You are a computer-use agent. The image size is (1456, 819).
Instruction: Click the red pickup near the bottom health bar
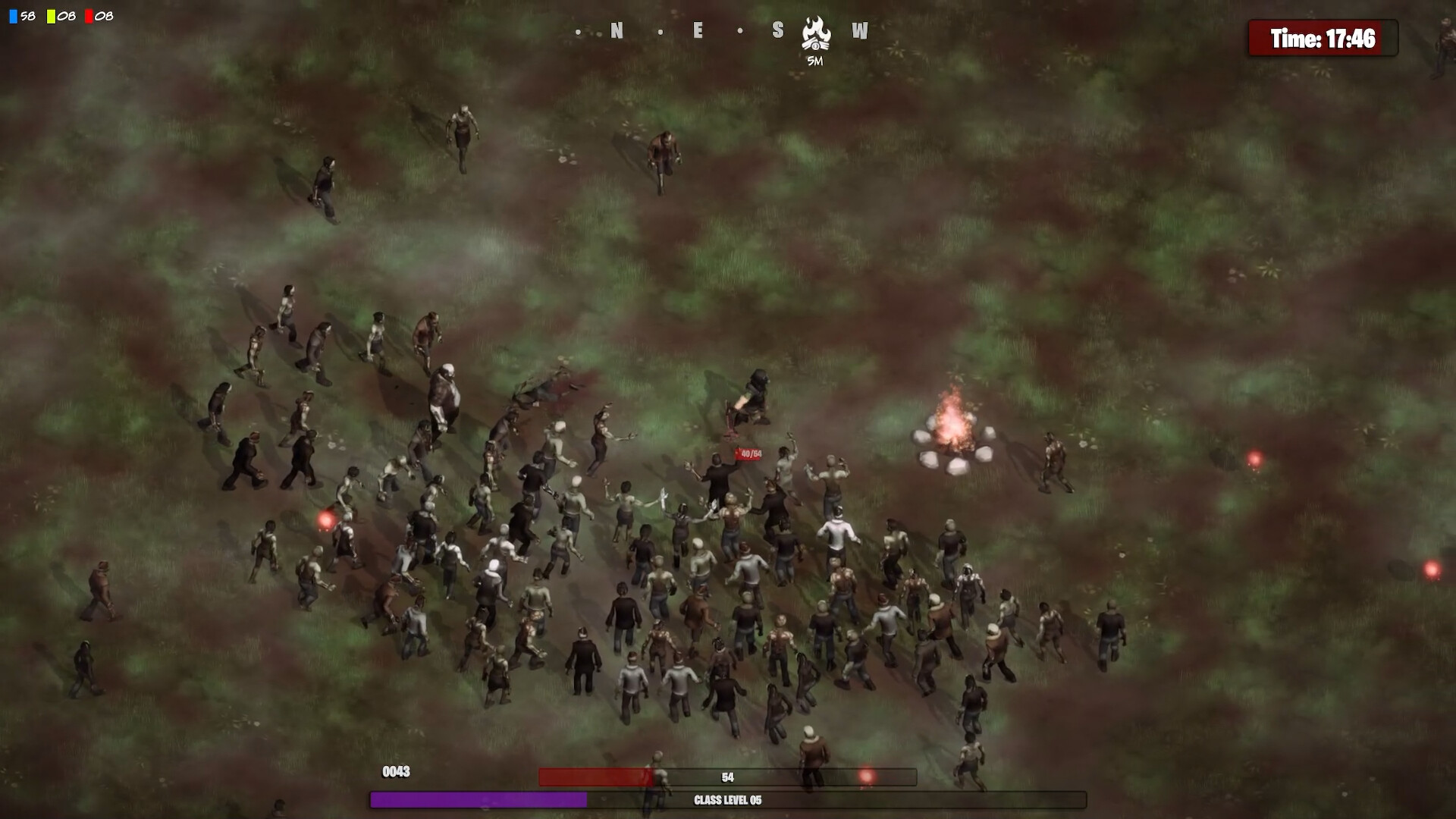(867, 775)
